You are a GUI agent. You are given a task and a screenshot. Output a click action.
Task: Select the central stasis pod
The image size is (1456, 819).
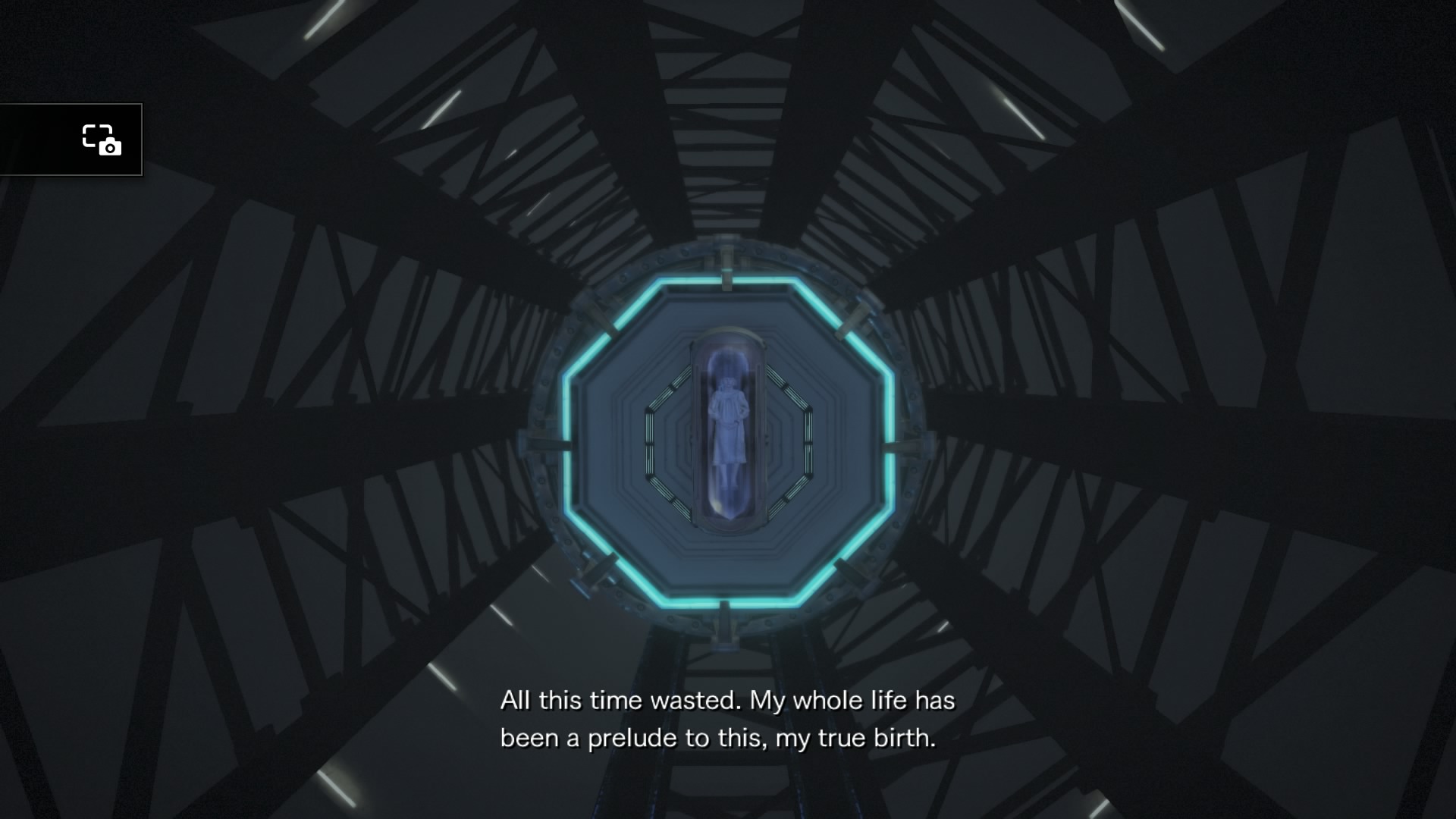[730, 428]
